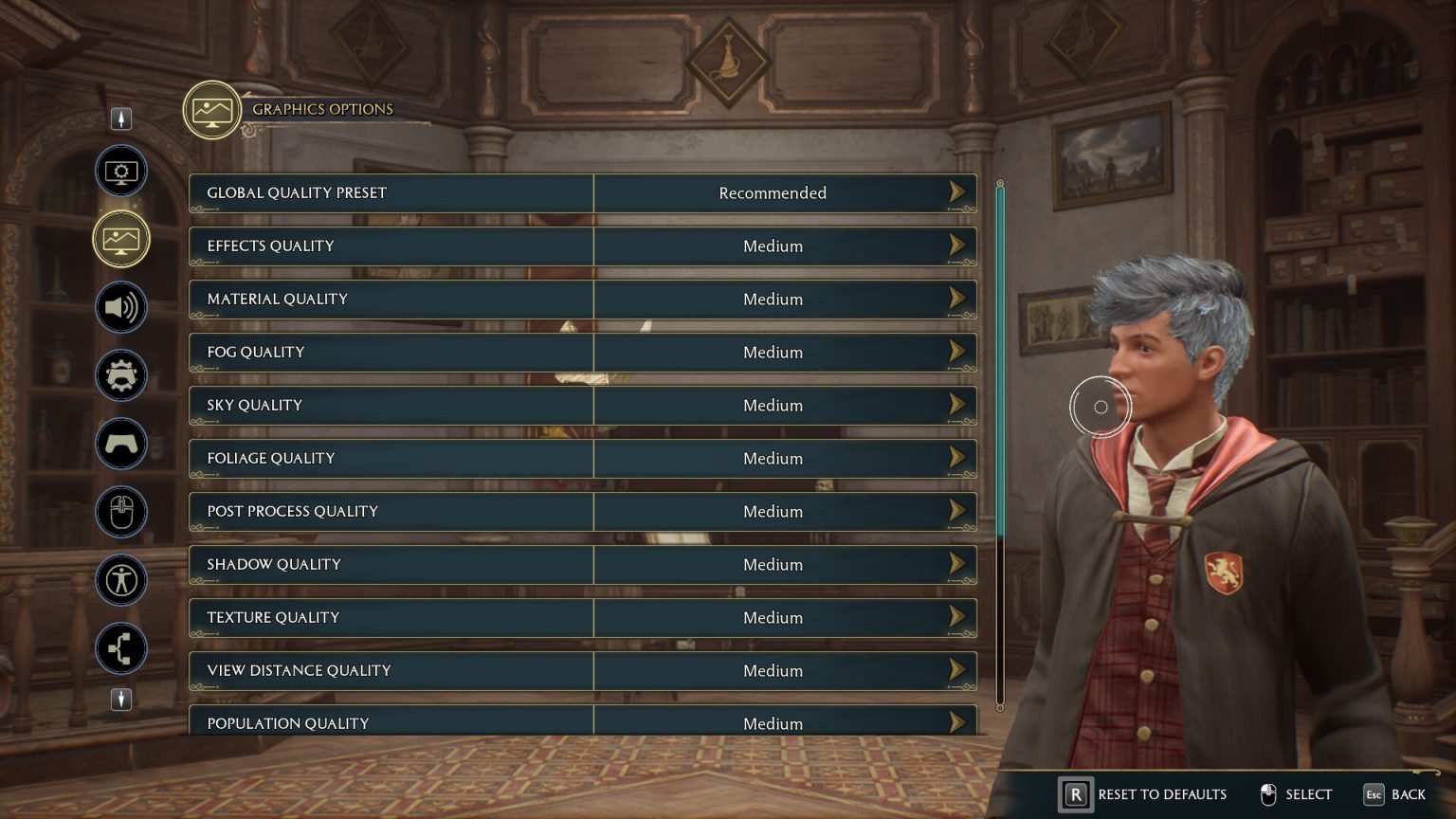Open the Network Options settings icon

[x=120, y=648]
